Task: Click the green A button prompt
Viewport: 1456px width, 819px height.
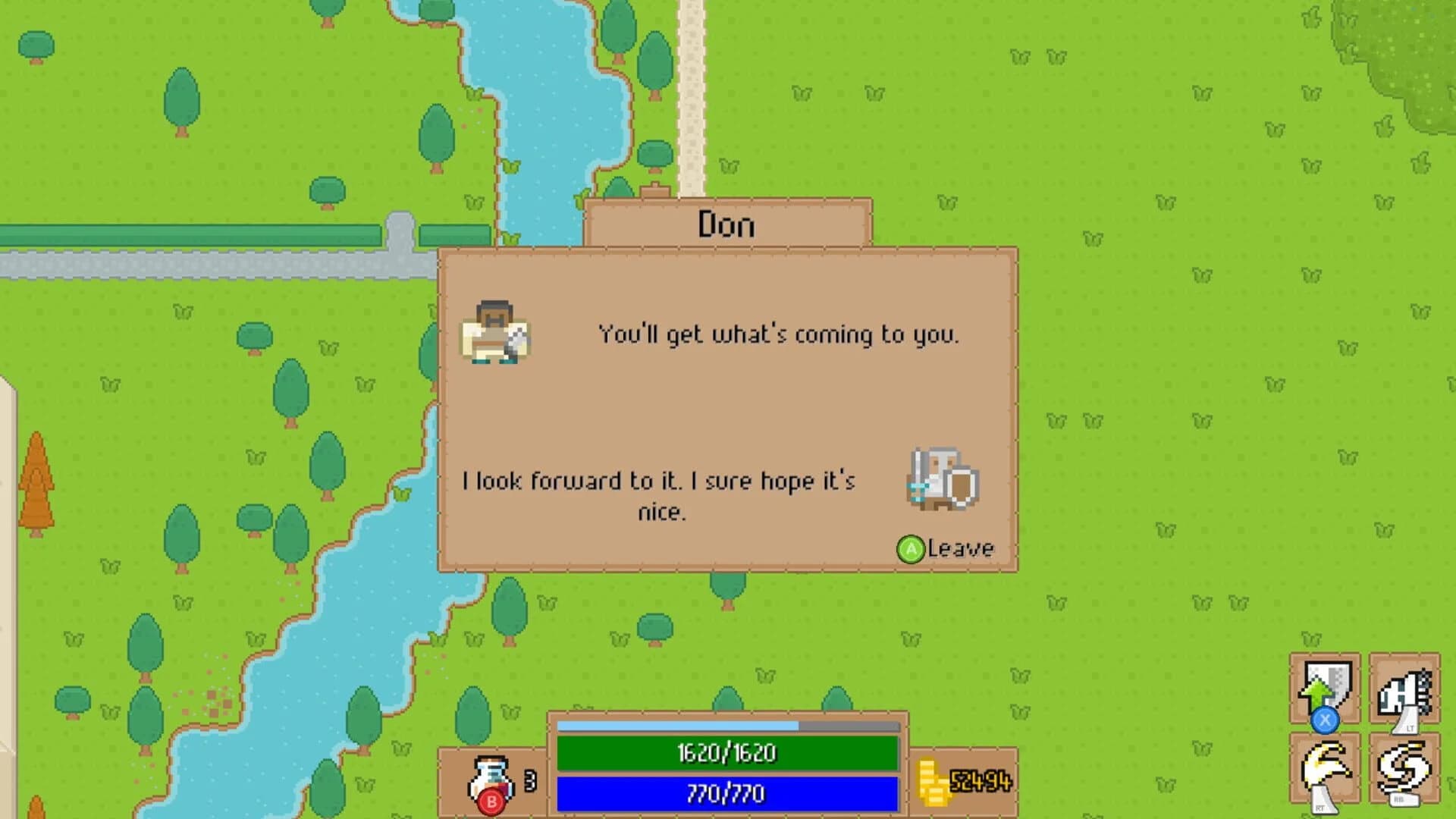Action: click(x=911, y=548)
